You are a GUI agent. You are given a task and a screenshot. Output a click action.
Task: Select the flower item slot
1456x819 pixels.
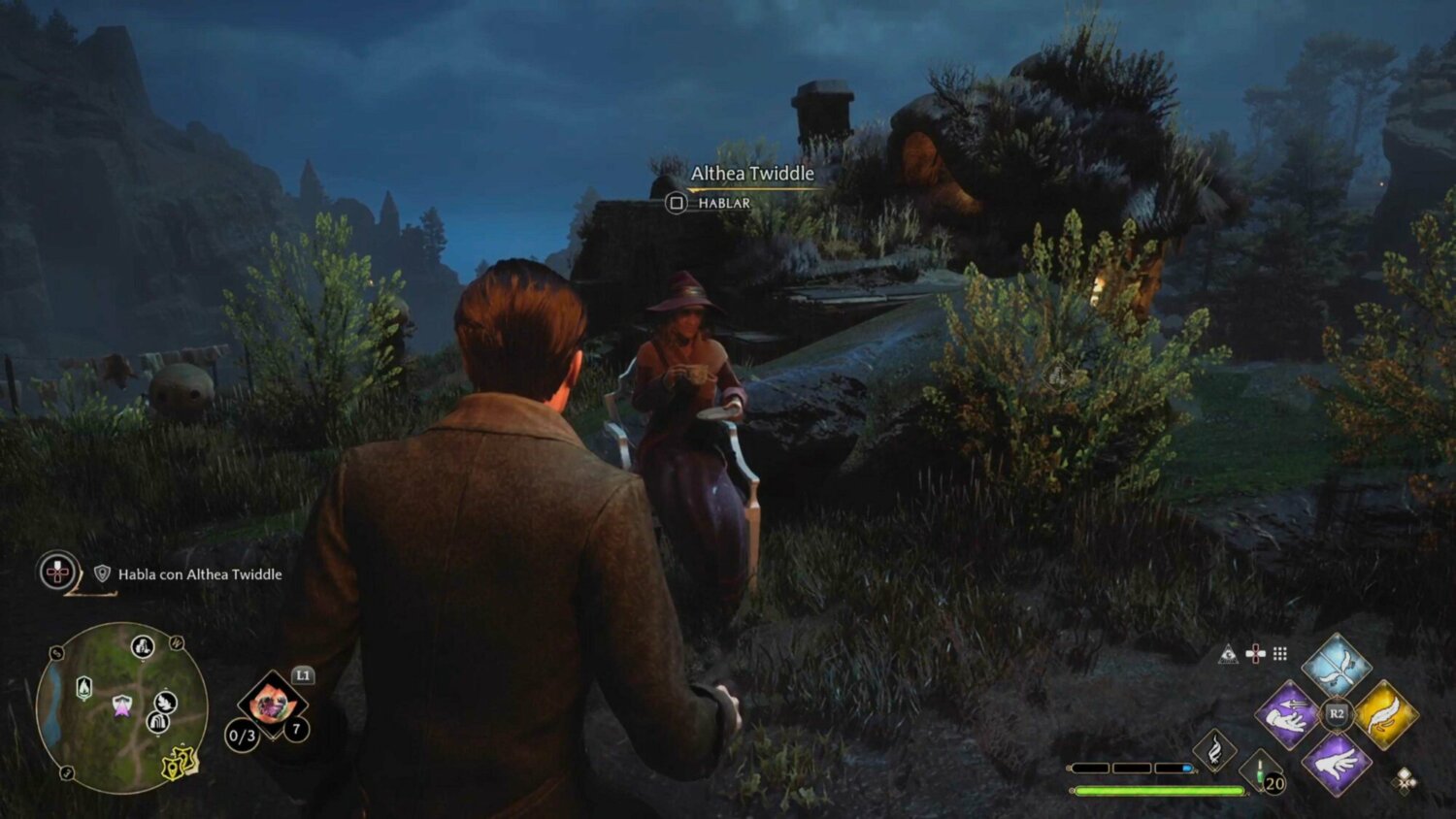[x=272, y=704]
